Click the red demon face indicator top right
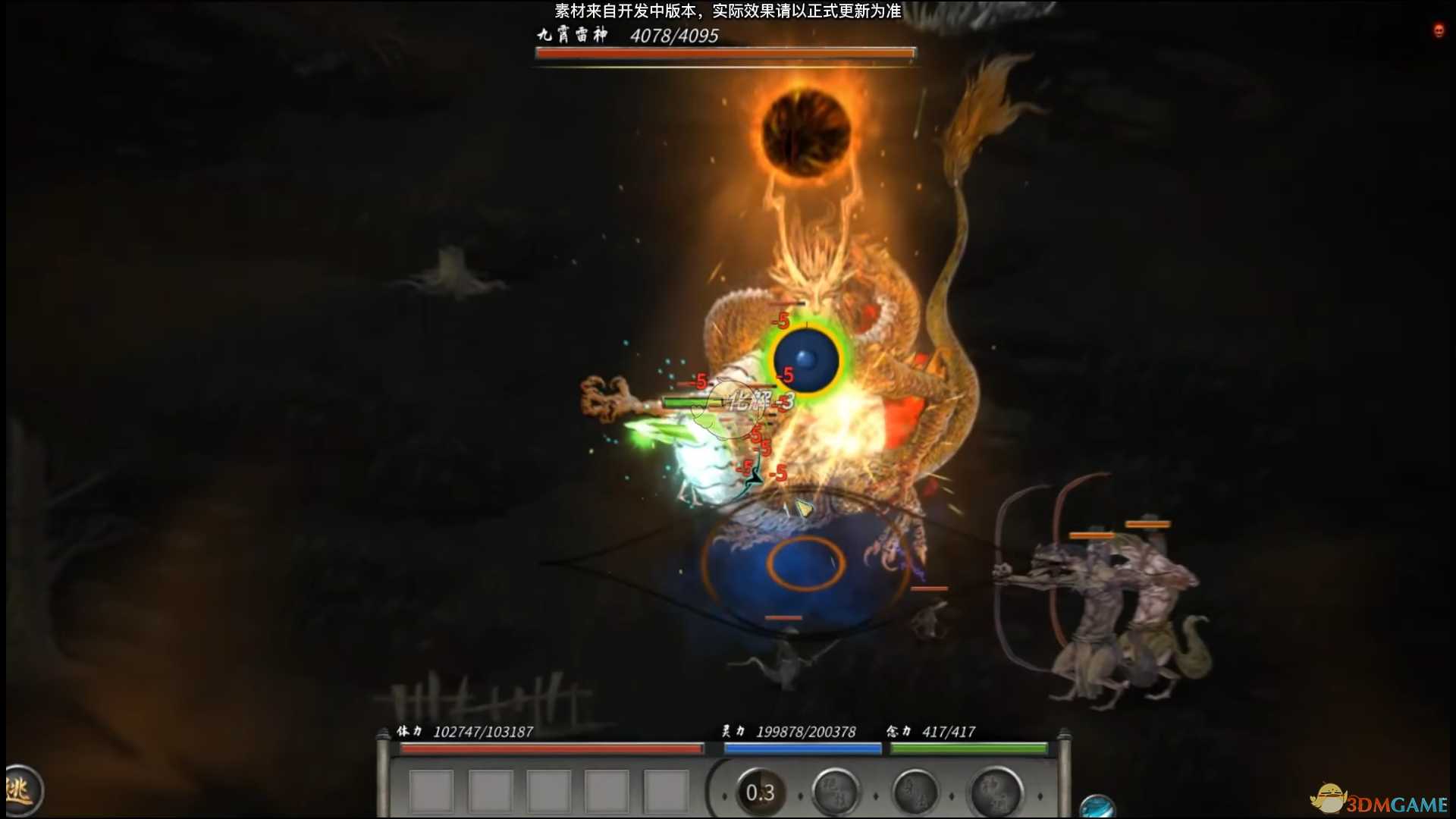The image size is (1456, 819). 1439,31
